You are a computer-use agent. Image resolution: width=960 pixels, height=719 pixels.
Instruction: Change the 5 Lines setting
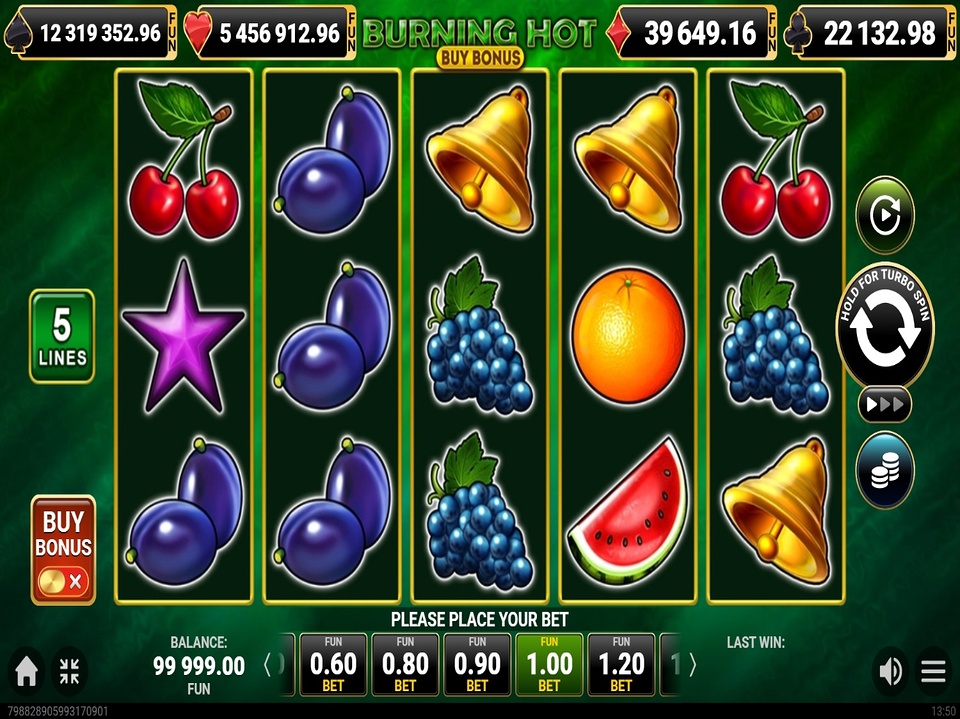click(62, 336)
